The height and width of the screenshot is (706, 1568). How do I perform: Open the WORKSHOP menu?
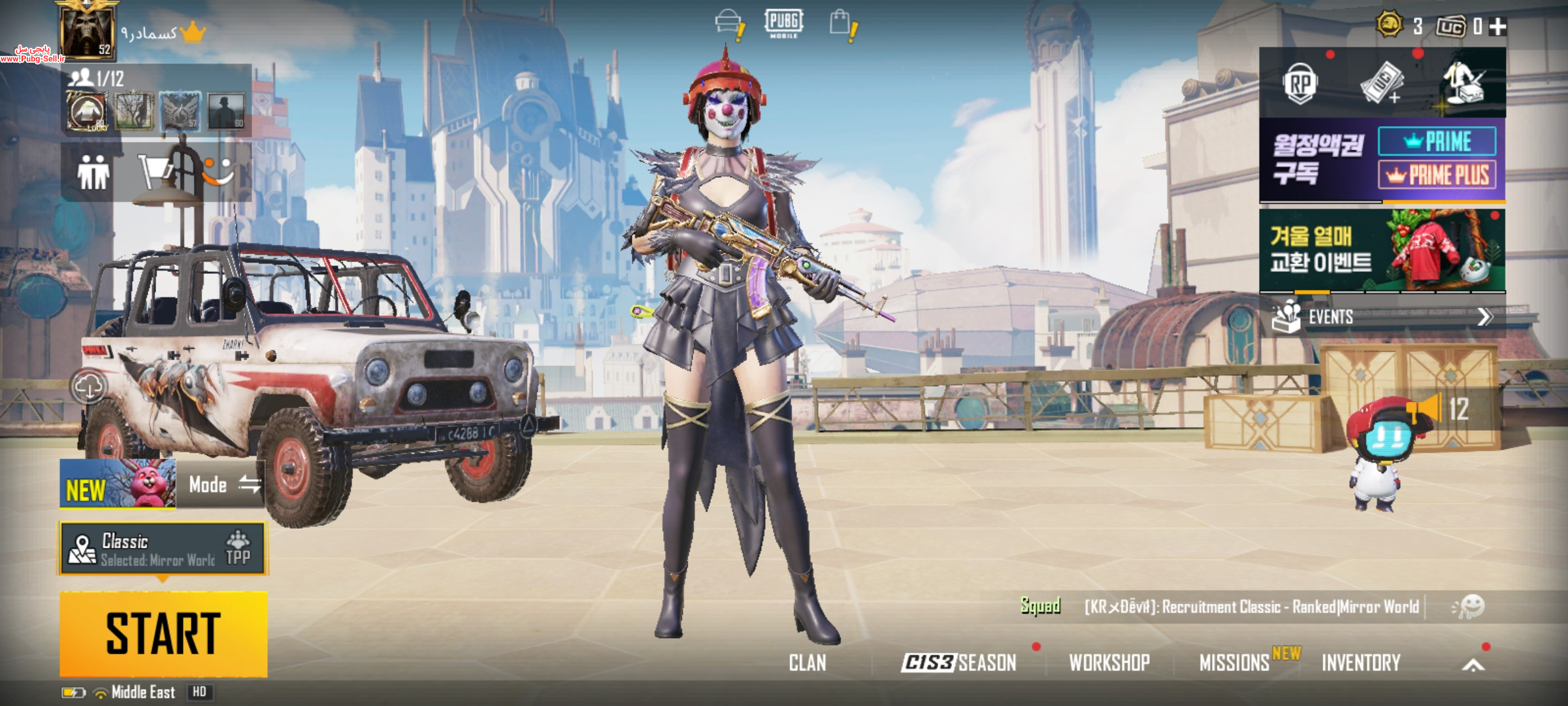coord(1109,663)
